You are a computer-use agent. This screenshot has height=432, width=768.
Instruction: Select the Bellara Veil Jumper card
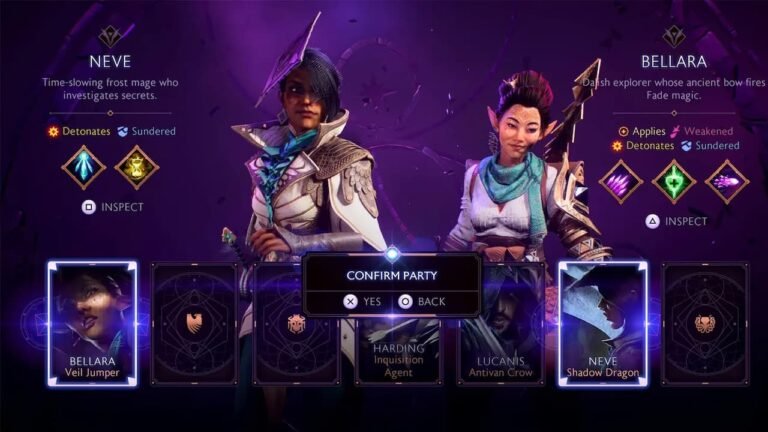pyautogui.click(x=91, y=324)
